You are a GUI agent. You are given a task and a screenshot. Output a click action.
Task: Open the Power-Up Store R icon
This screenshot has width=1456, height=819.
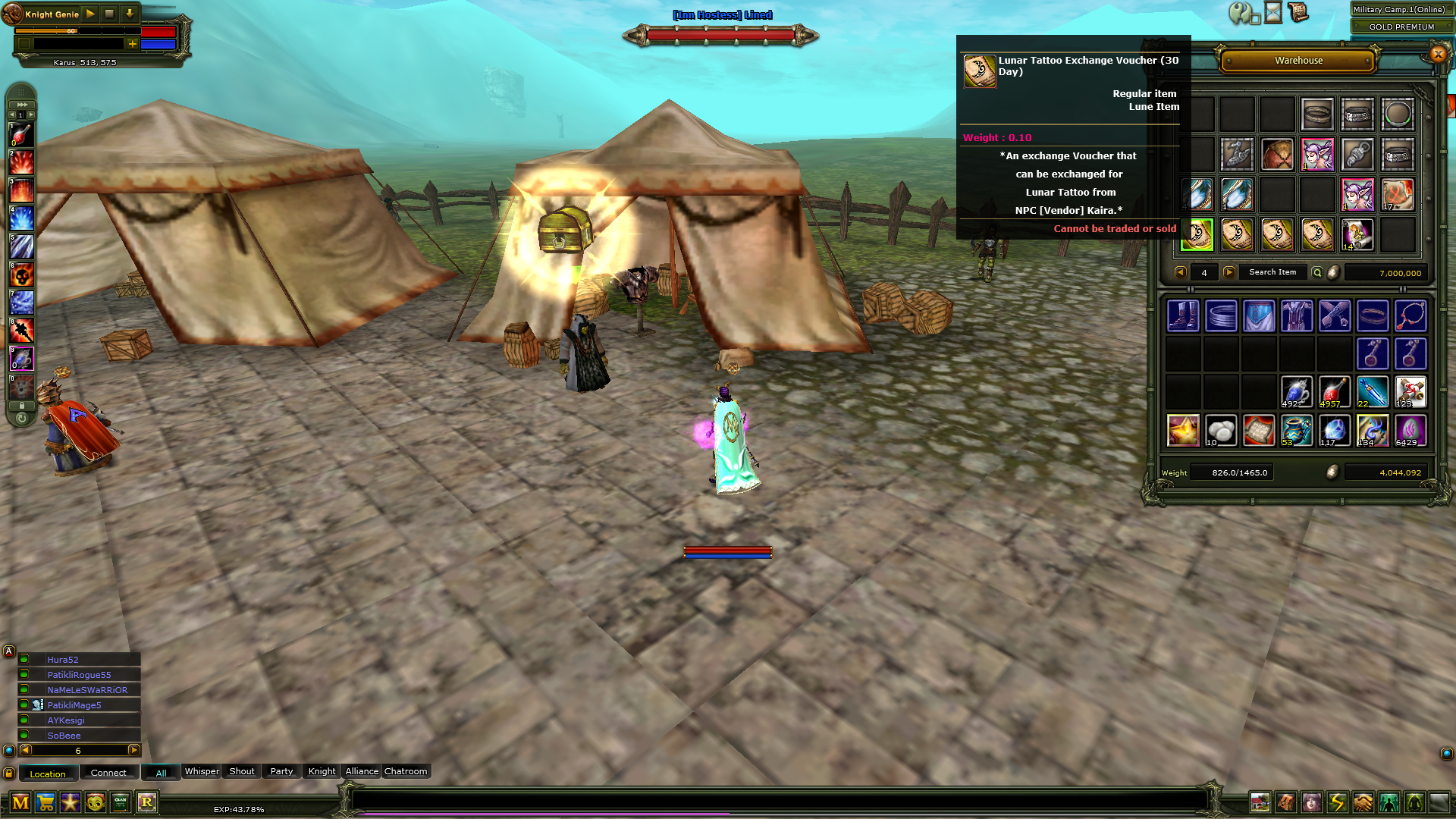click(x=147, y=802)
